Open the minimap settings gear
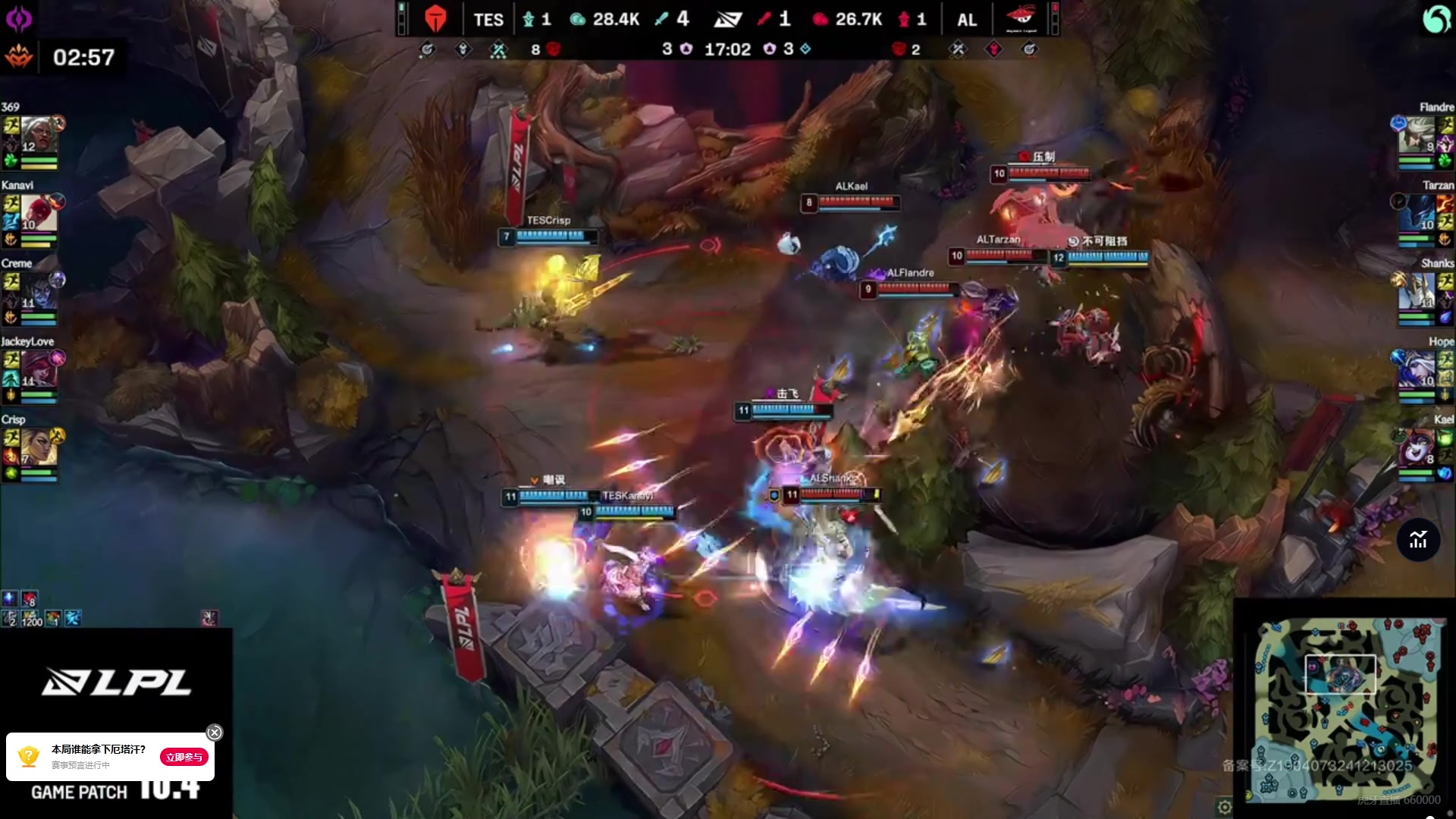The height and width of the screenshot is (819, 1456). [x=1225, y=807]
